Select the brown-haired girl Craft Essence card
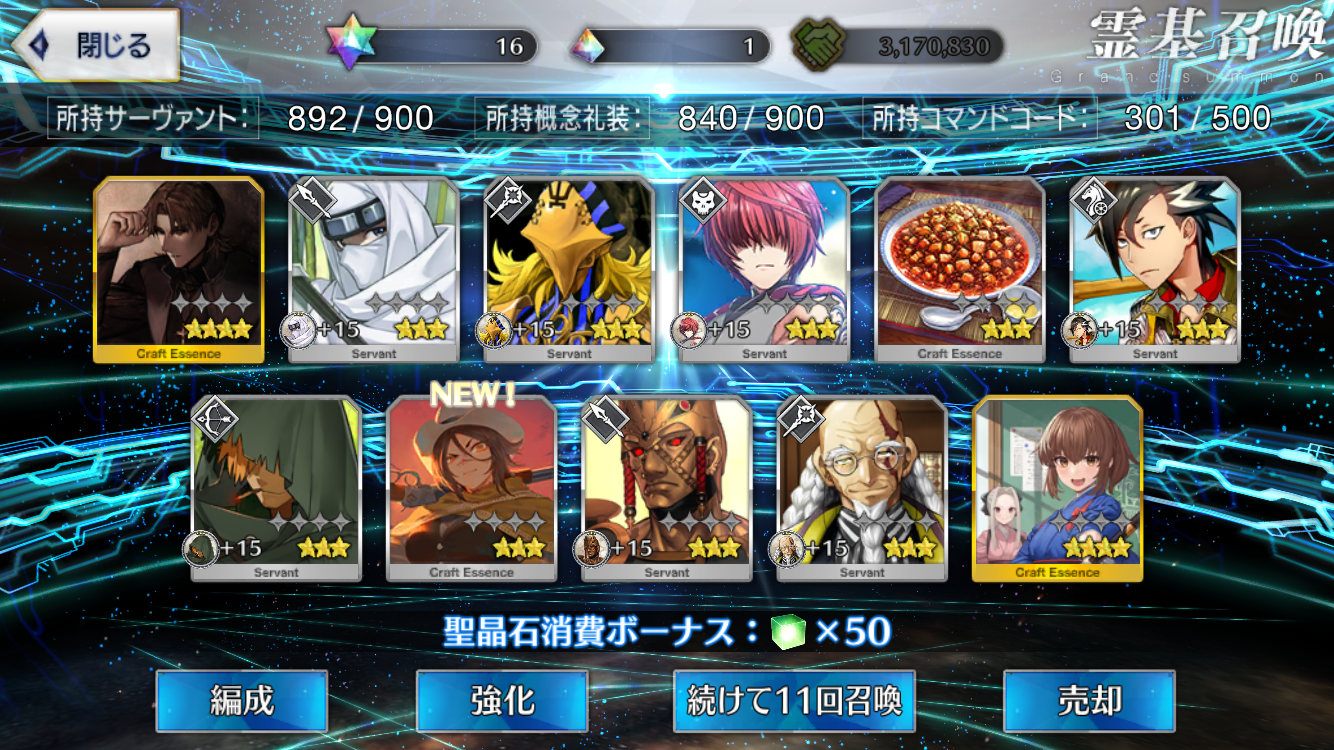This screenshot has width=1334, height=750. [x=1057, y=488]
